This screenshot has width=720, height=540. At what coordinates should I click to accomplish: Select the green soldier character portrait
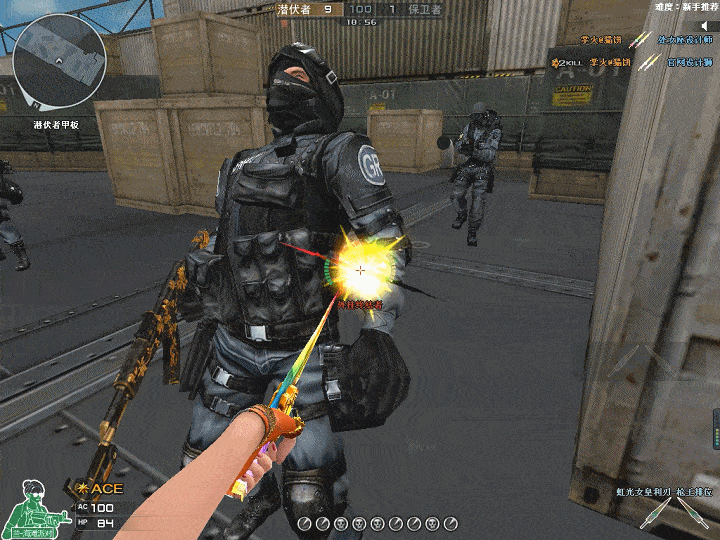point(36,510)
